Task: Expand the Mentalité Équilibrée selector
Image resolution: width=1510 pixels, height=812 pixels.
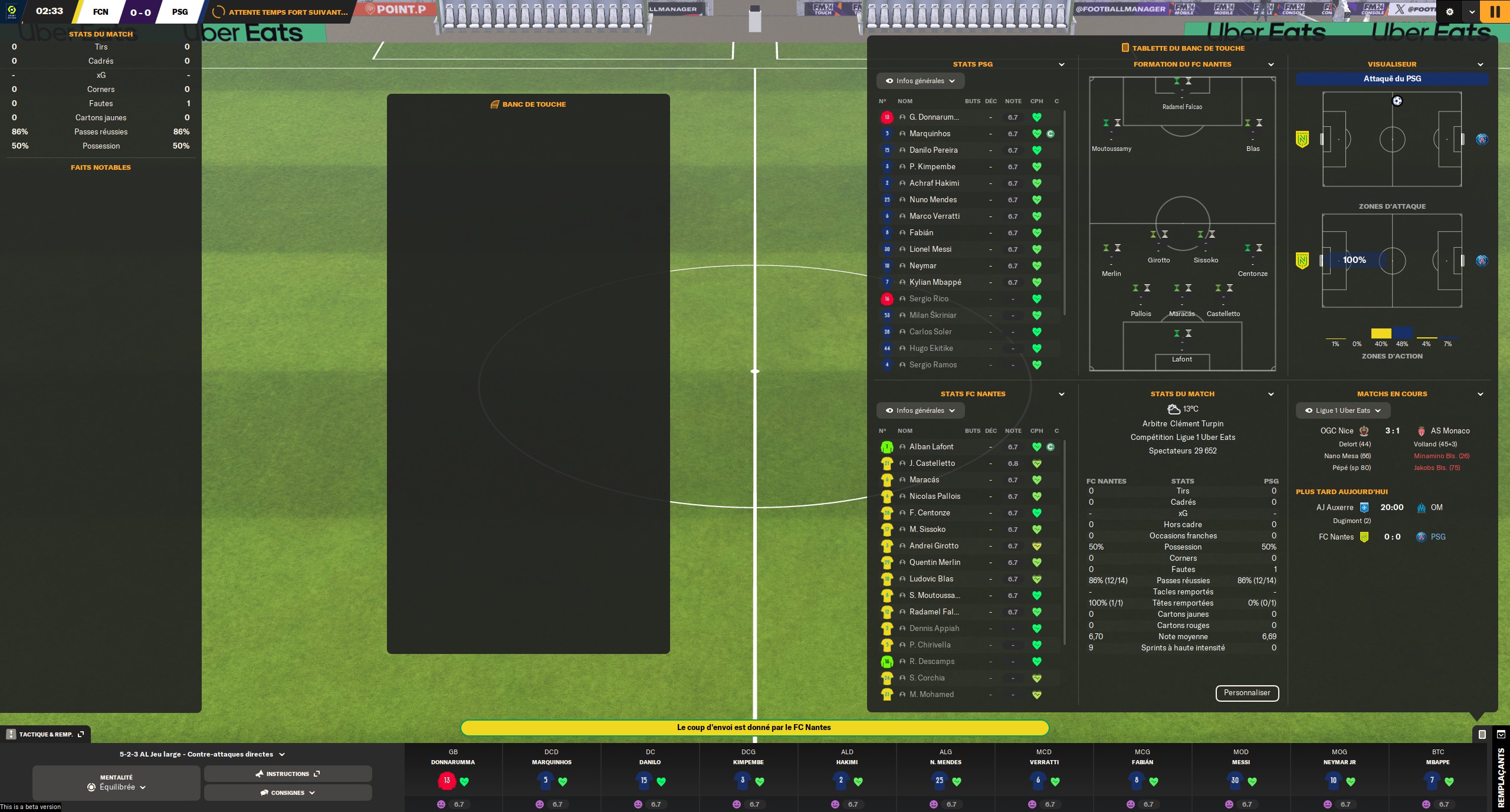Action: [116, 787]
